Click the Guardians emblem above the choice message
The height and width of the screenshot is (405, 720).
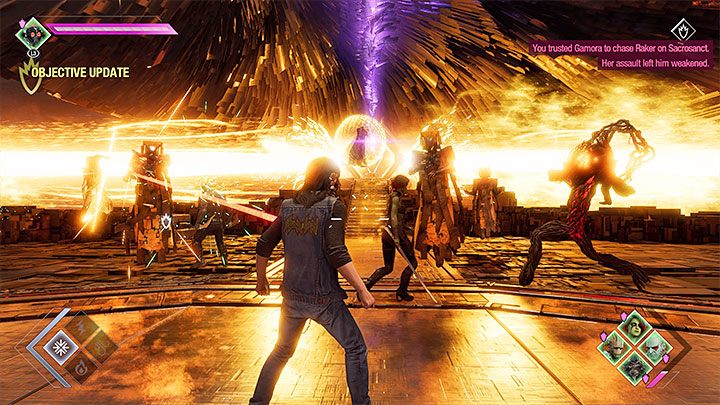[x=682, y=28]
